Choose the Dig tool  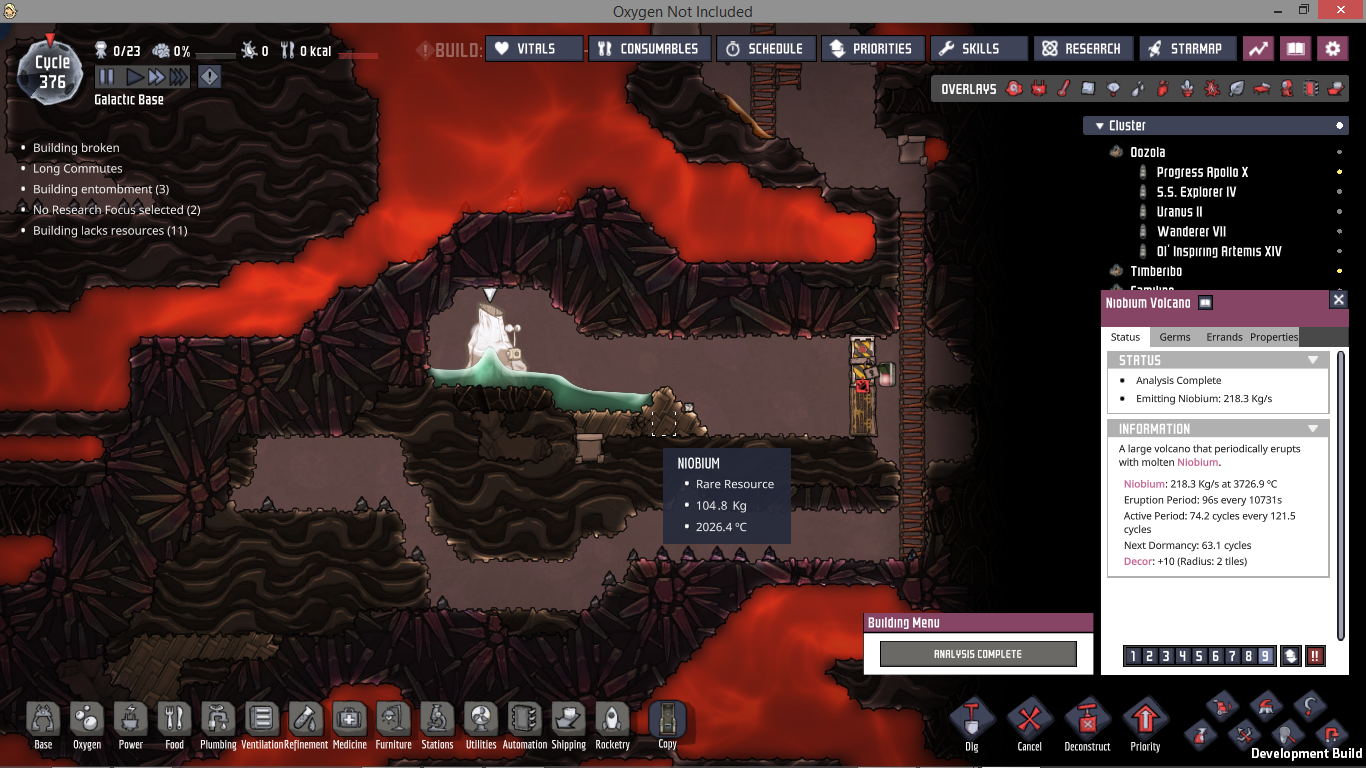coord(971,722)
